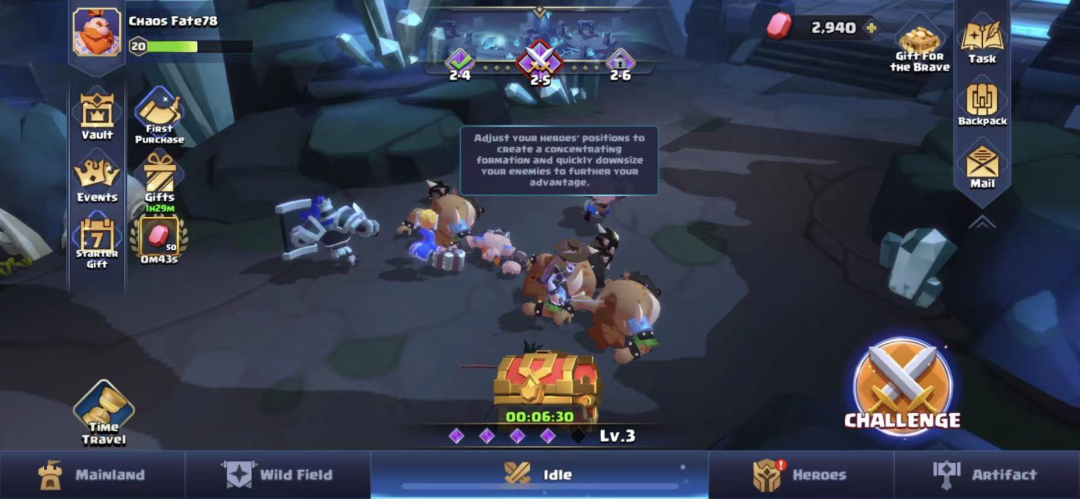Open the Artifact tab

[986, 475]
